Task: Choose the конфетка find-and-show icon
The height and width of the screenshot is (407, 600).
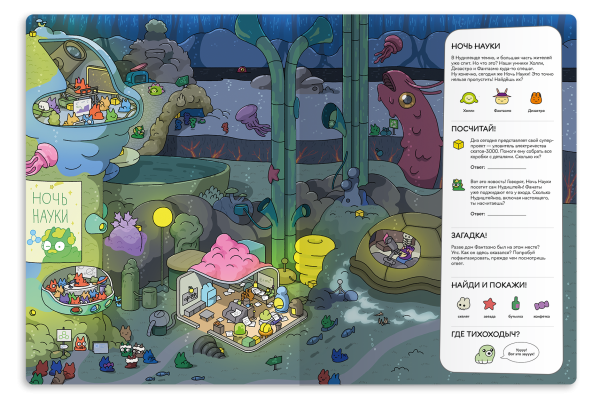Action: point(543,304)
